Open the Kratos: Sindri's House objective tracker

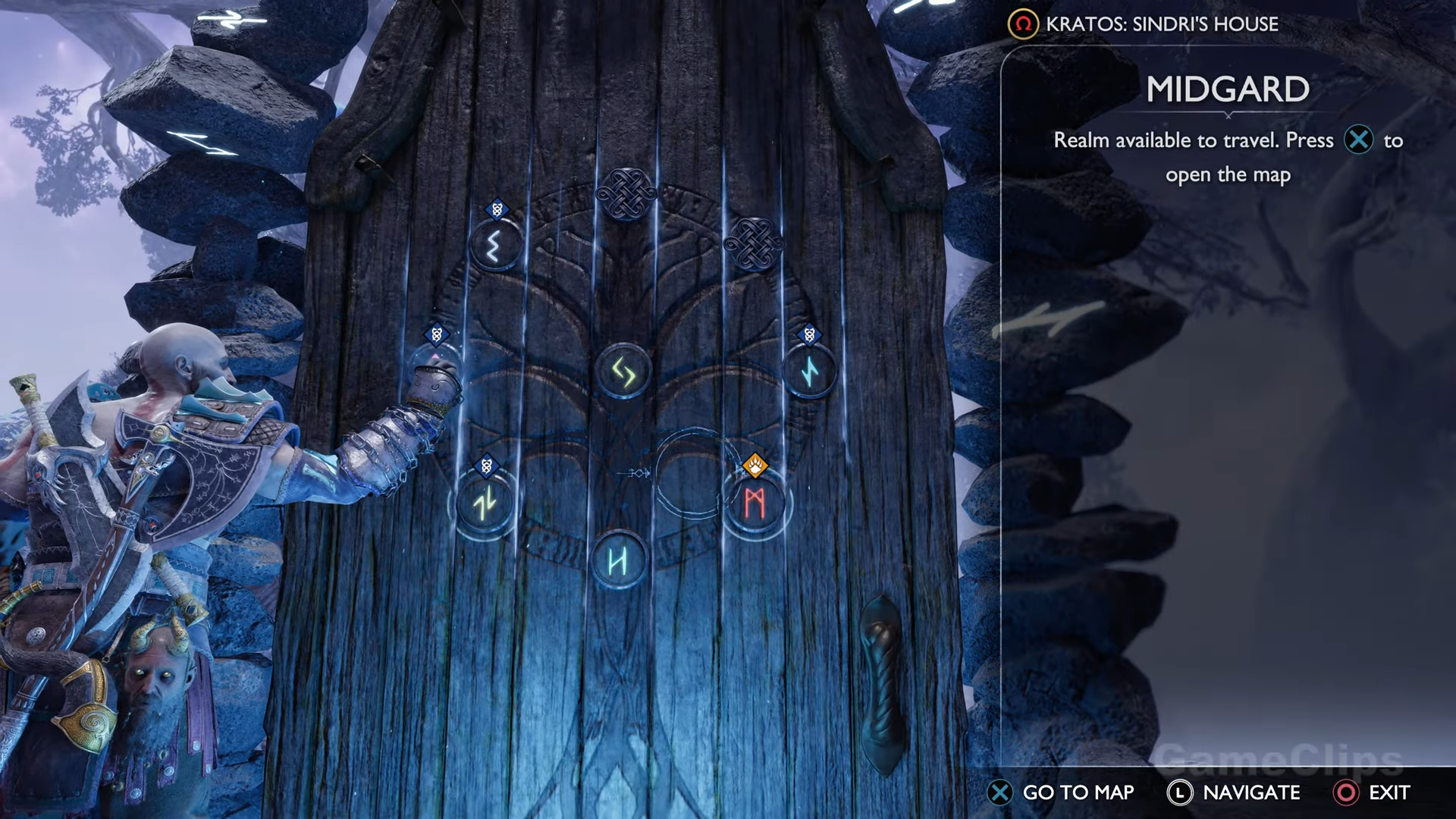(x=1144, y=24)
